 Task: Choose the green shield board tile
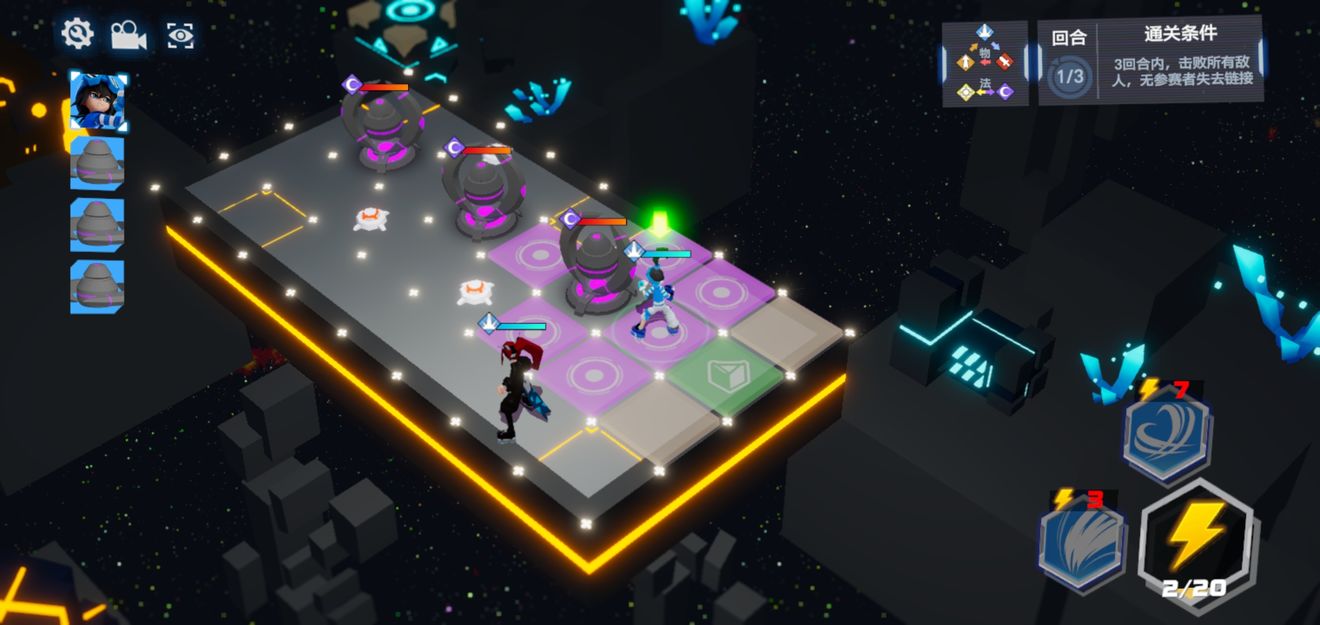[x=724, y=376]
